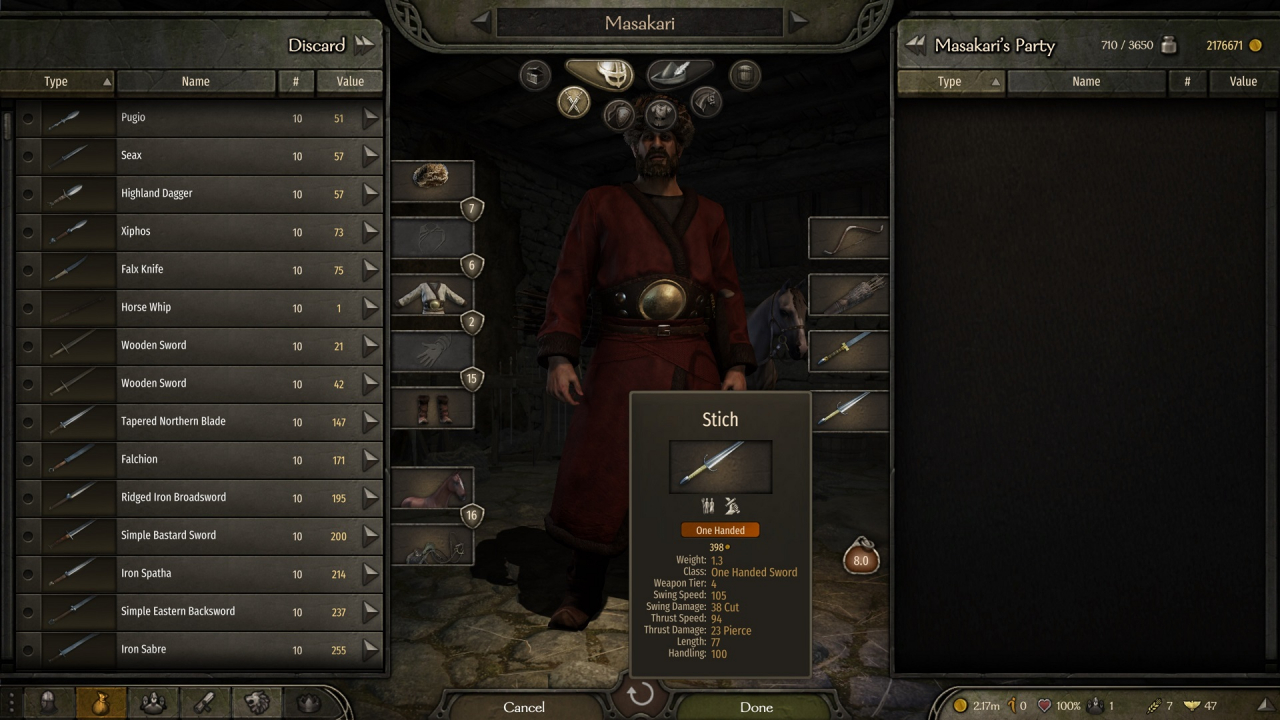Select the Falchion item row
Viewport: 1280px width, 720px height.
click(x=200, y=460)
